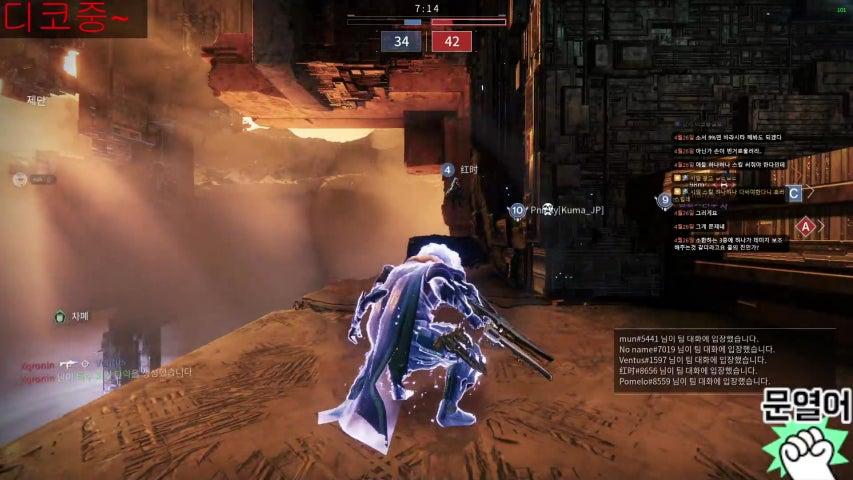
Task: Select the red capture zone A marker
Action: click(x=805, y=226)
